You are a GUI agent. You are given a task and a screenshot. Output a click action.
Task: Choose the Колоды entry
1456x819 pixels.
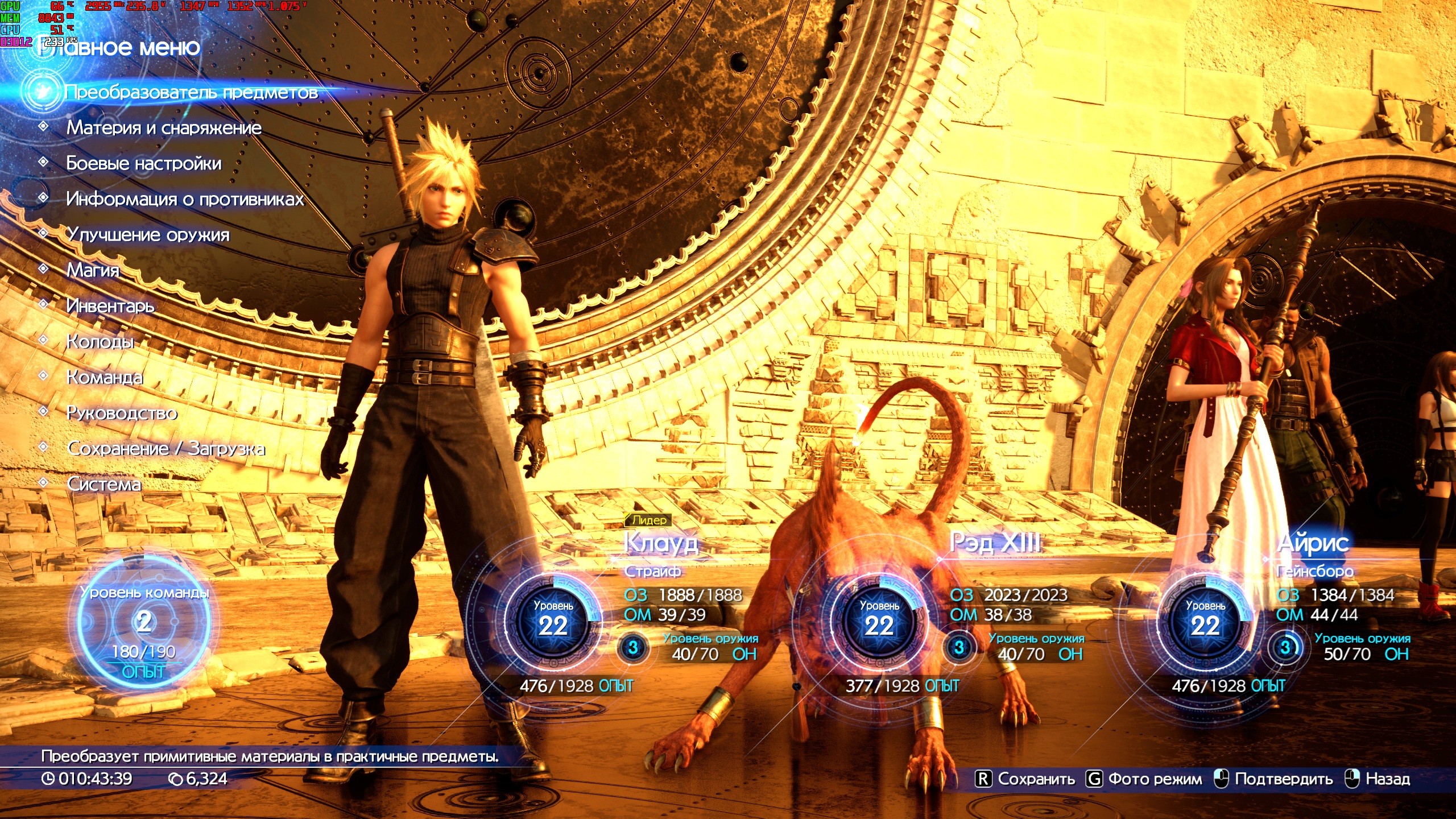click(100, 342)
